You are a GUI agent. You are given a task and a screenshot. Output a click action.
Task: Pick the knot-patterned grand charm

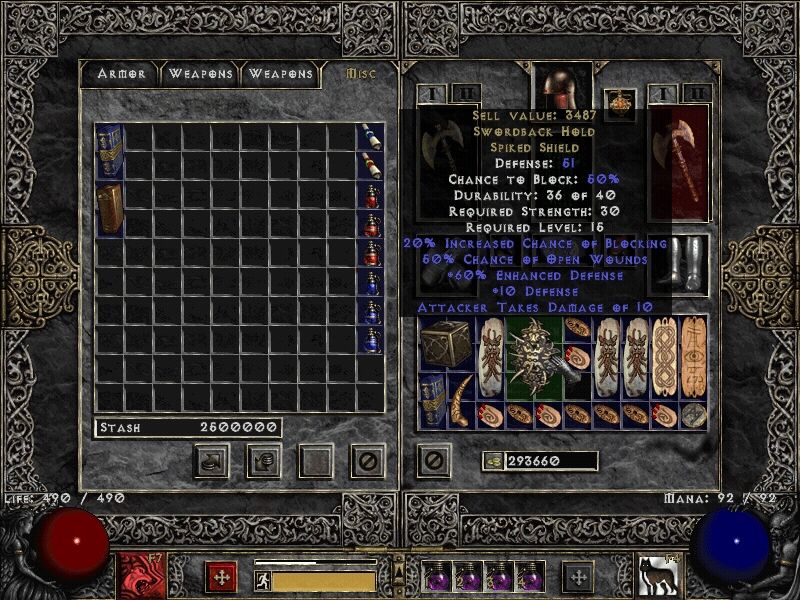[x=664, y=358]
